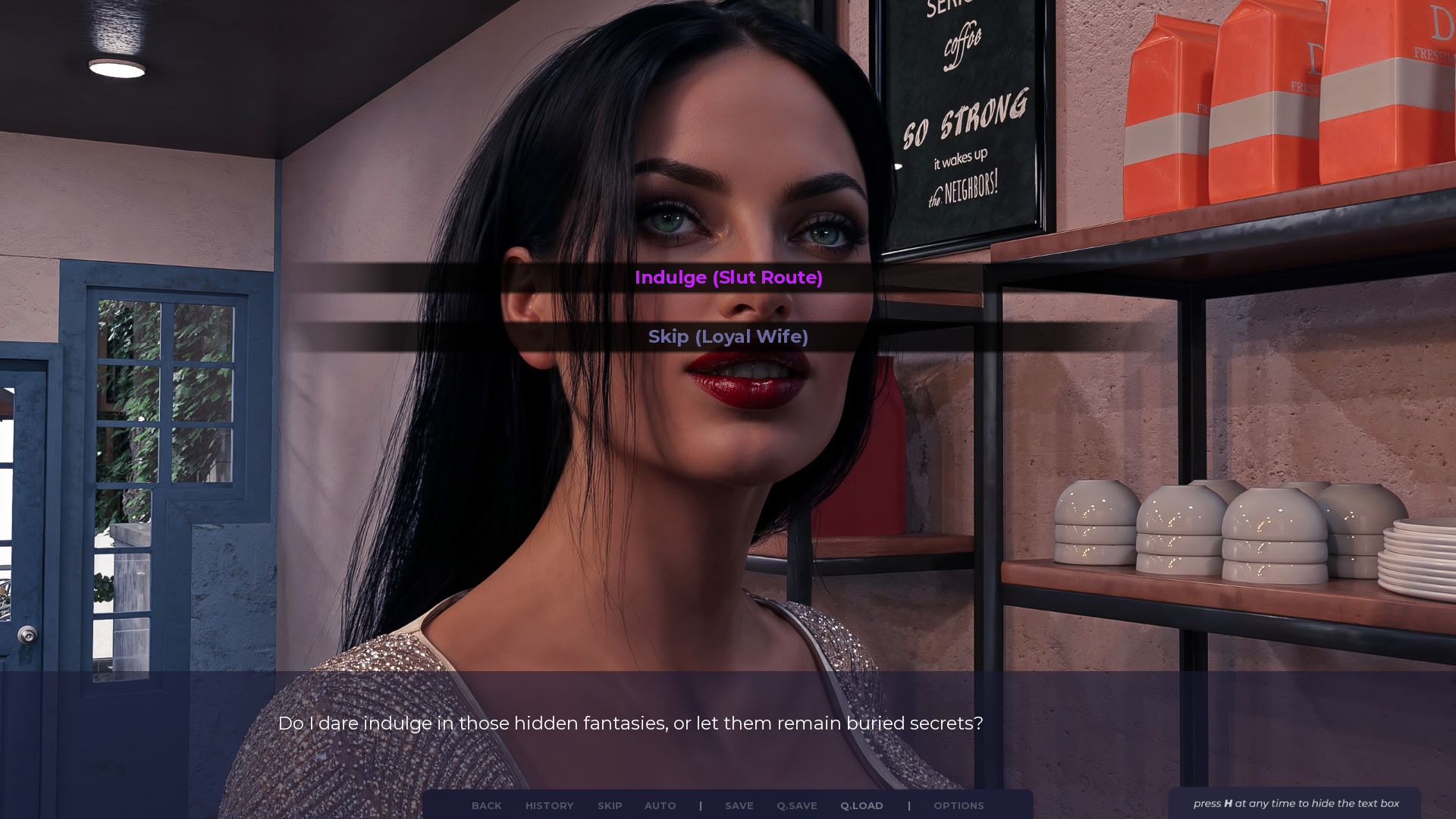This screenshot has width=1456, height=819.
Task: Adjust game settings via OPTIONS
Action: click(958, 805)
